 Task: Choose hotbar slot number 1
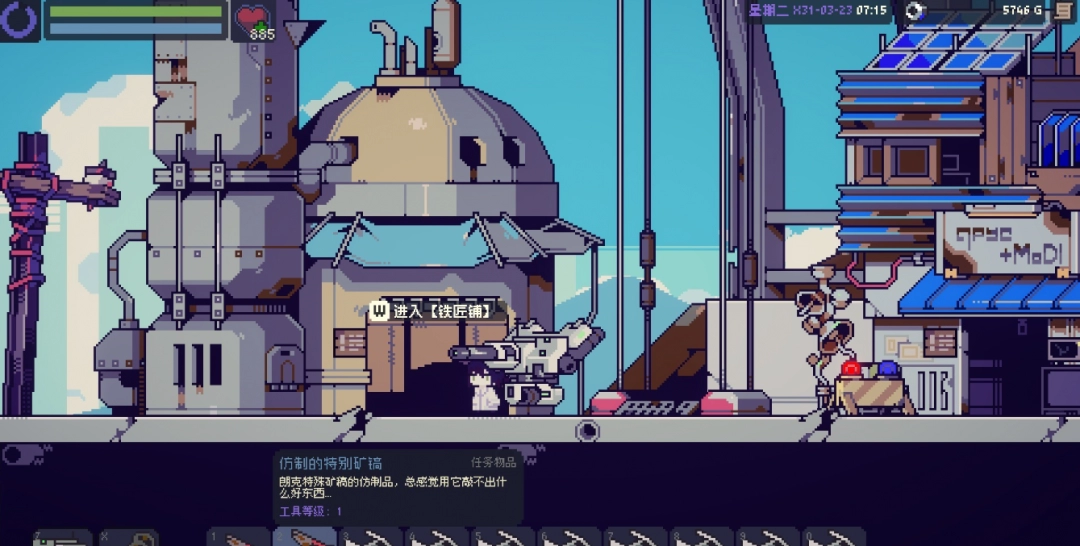[238, 538]
